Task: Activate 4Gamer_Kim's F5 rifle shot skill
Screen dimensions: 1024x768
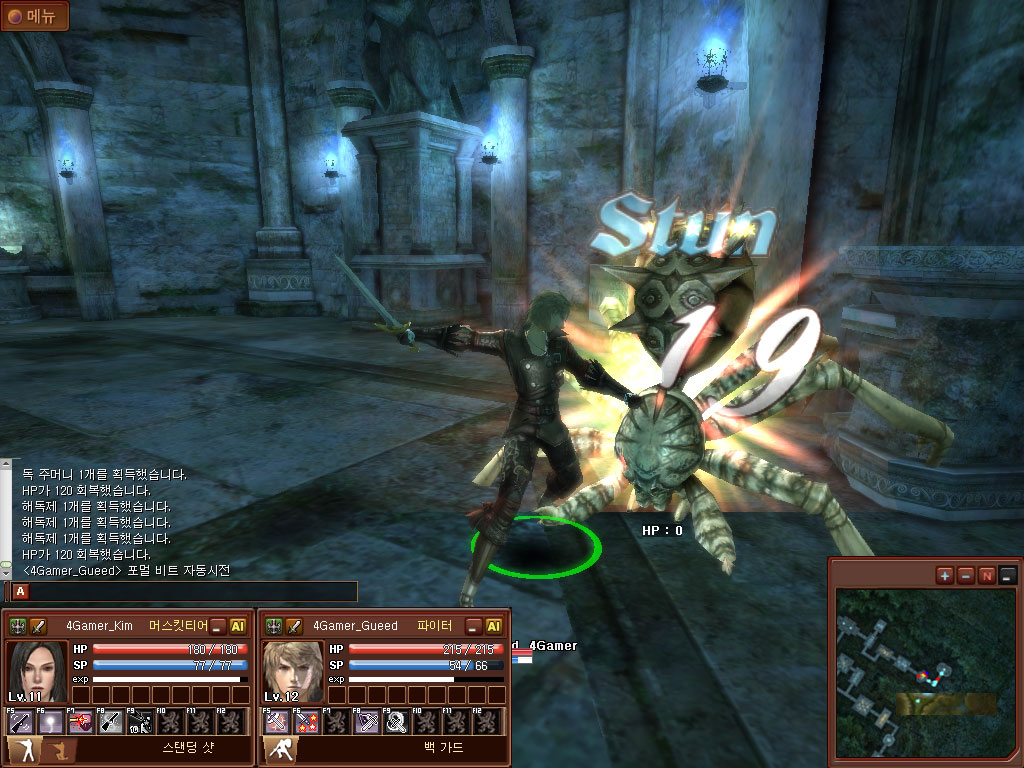Action: (x=20, y=721)
